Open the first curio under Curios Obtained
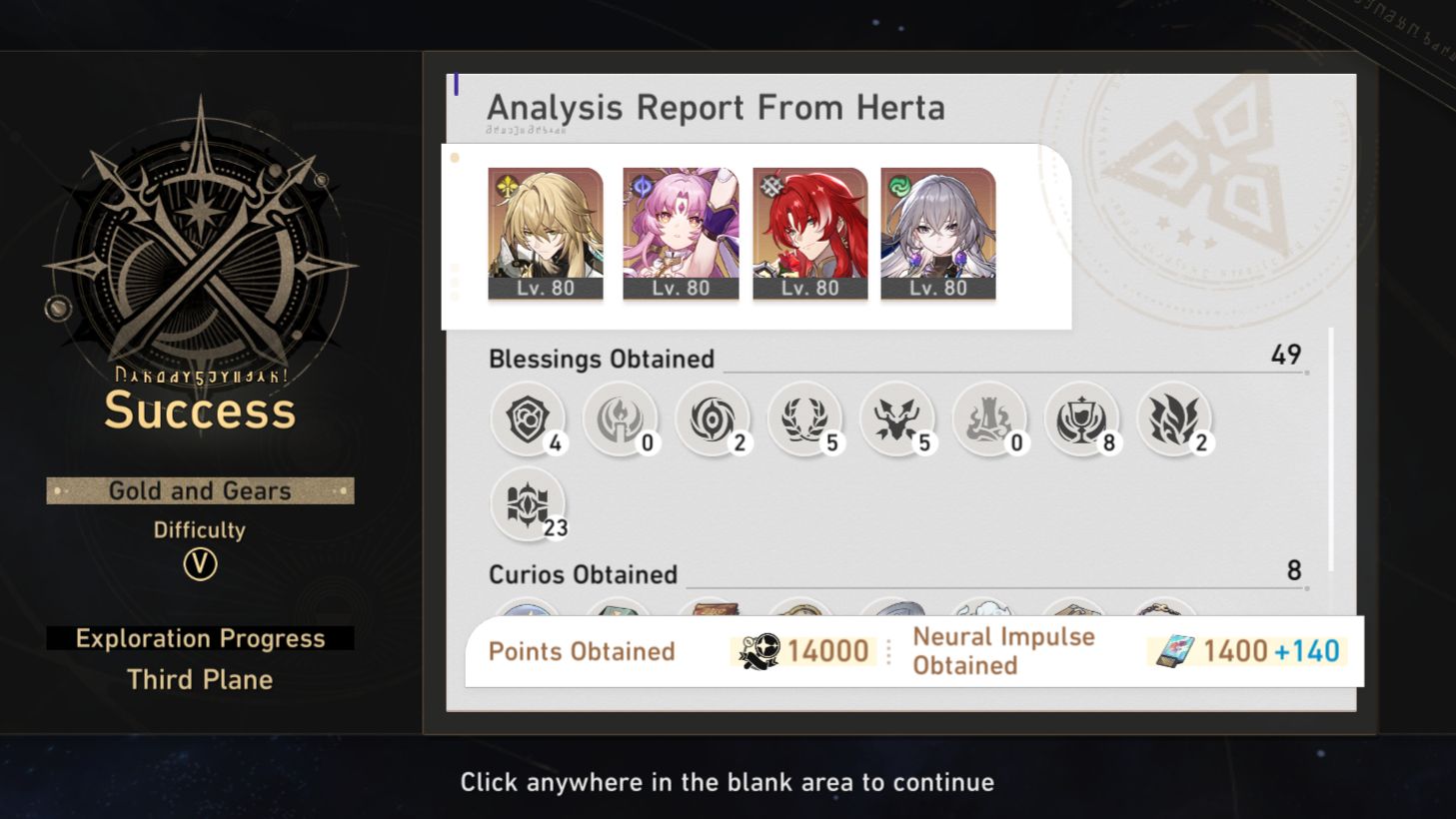 (529, 609)
